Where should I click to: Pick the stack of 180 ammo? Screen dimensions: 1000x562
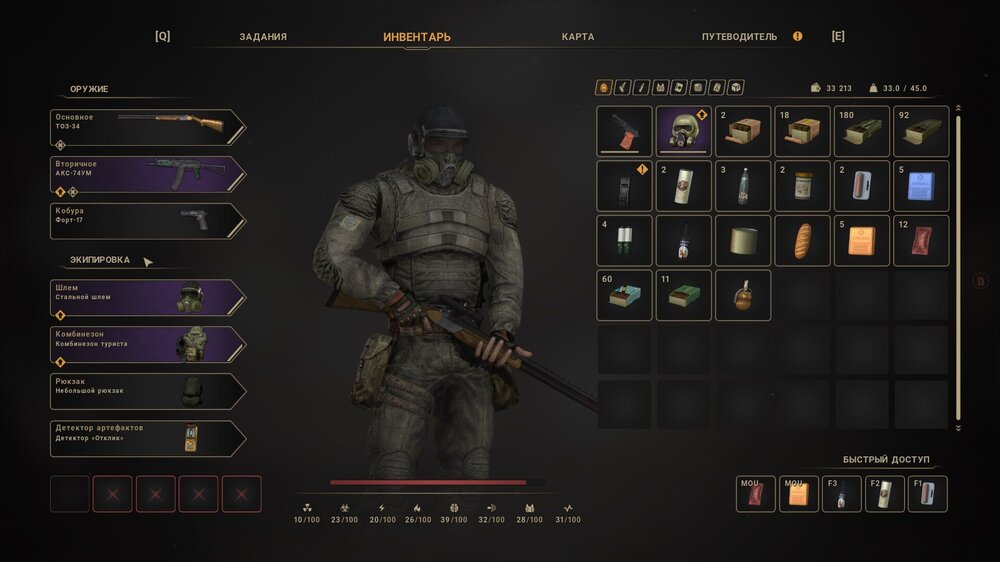pyautogui.click(x=862, y=132)
